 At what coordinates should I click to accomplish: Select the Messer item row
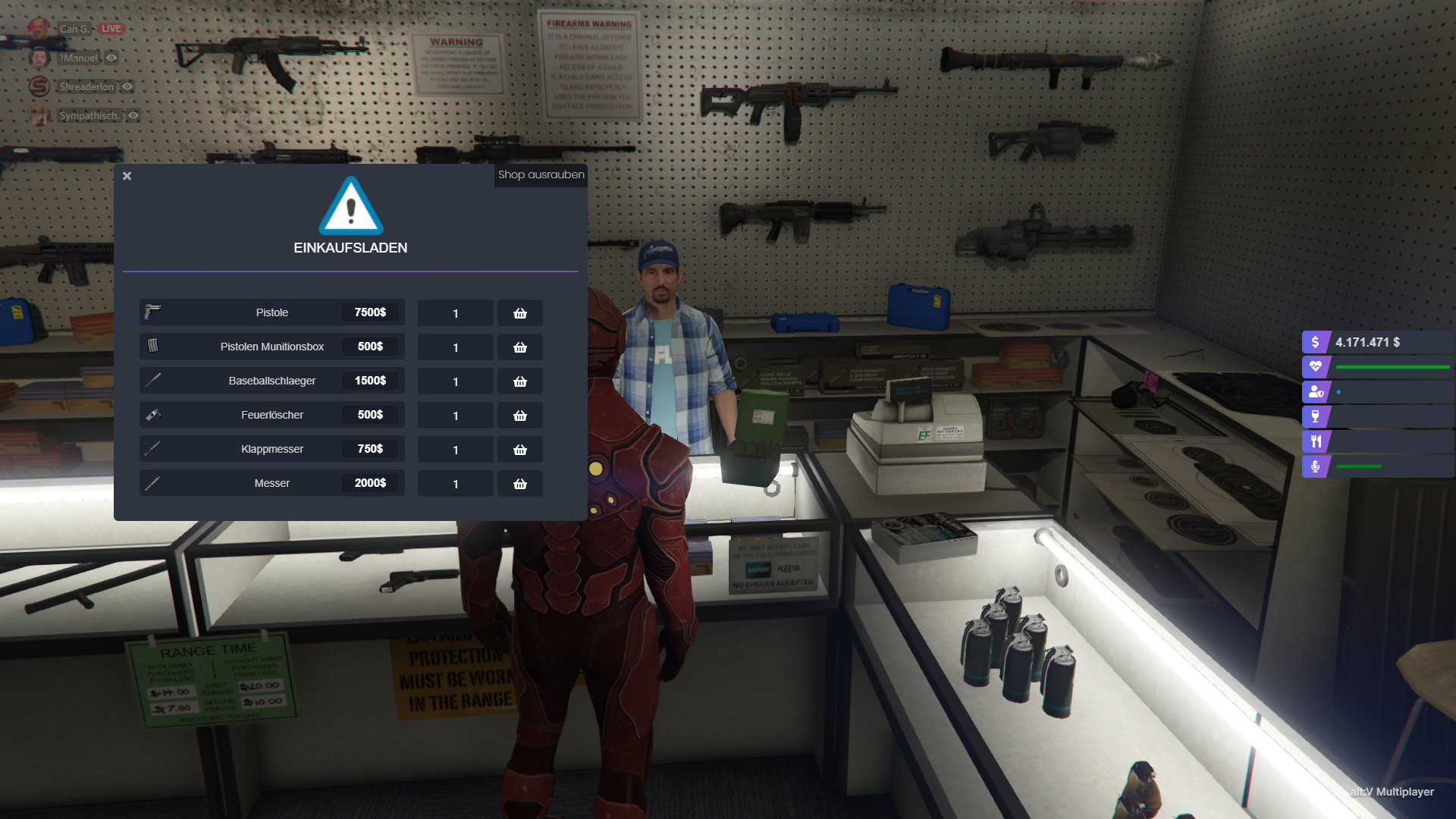point(271,483)
